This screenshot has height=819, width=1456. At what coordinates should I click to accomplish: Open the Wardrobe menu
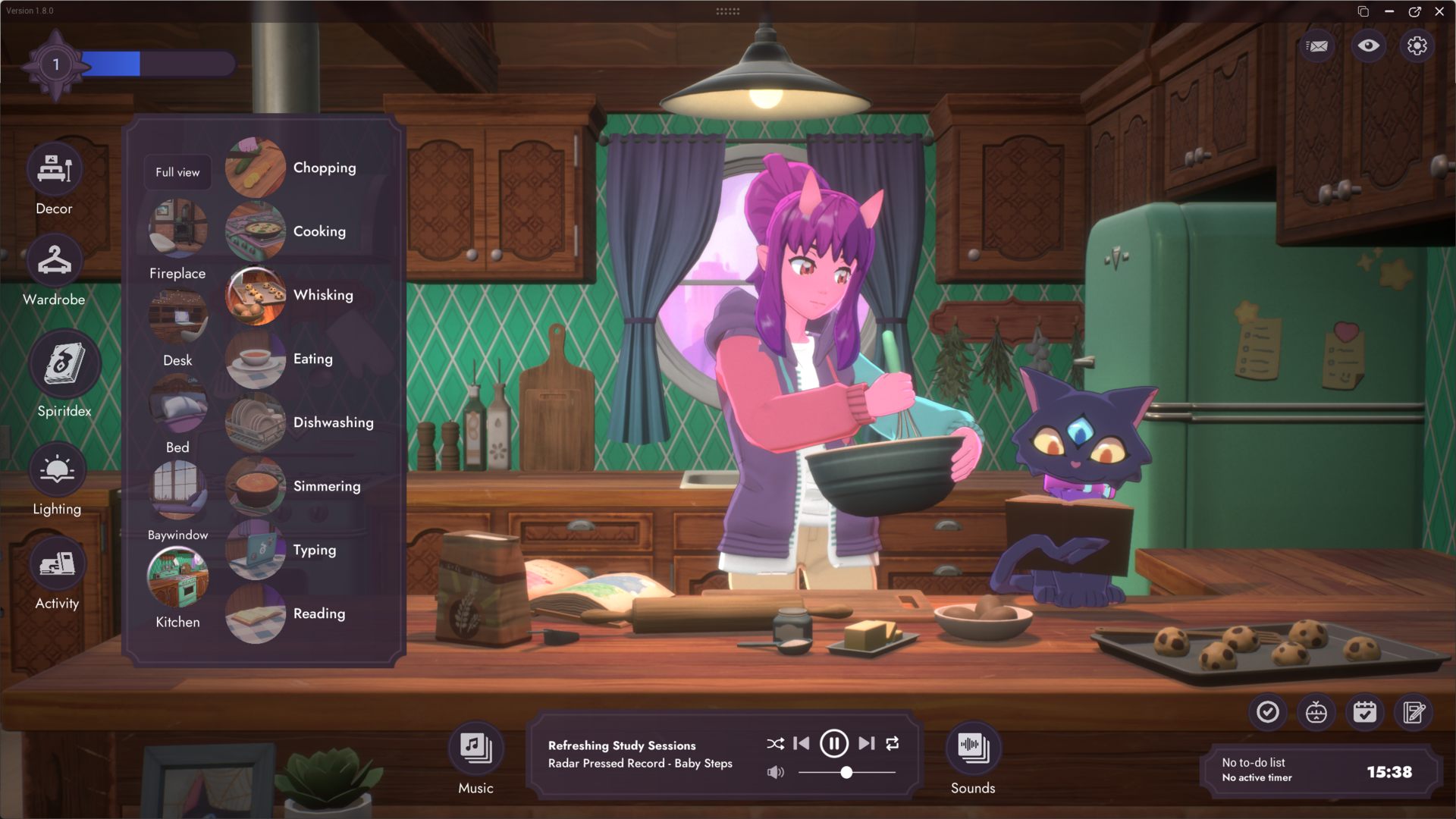tap(55, 261)
